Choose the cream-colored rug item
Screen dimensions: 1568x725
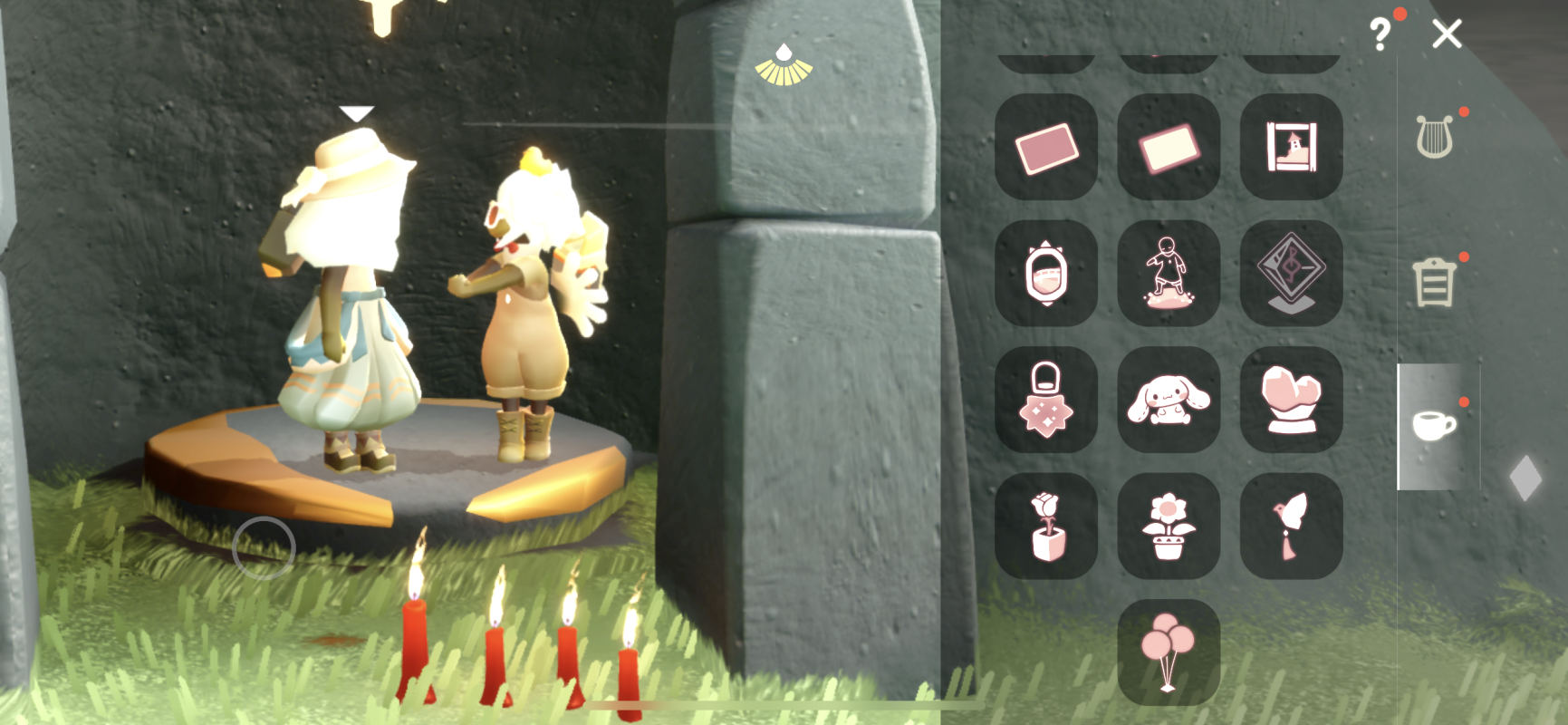[1169, 147]
